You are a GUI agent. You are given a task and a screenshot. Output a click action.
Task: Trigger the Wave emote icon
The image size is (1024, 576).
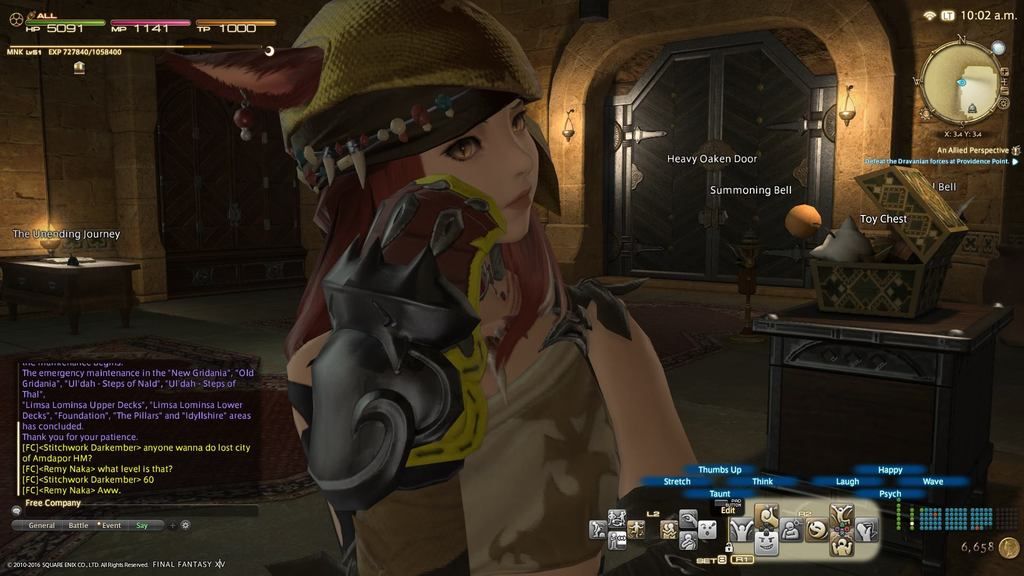[866, 530]
